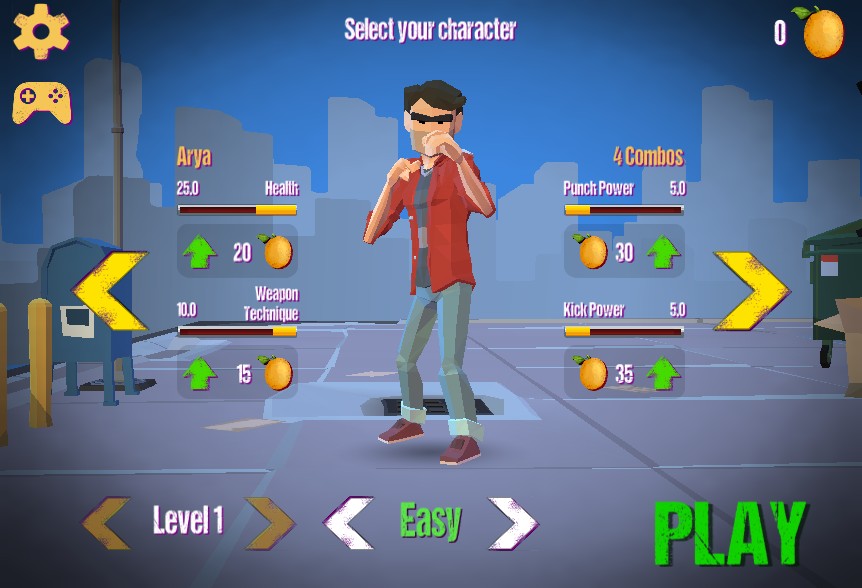Image resolution: width=862 pixels, height=588 pixels.
Task: Open the gamepad controls menu
Action: (x=41, y=101)
